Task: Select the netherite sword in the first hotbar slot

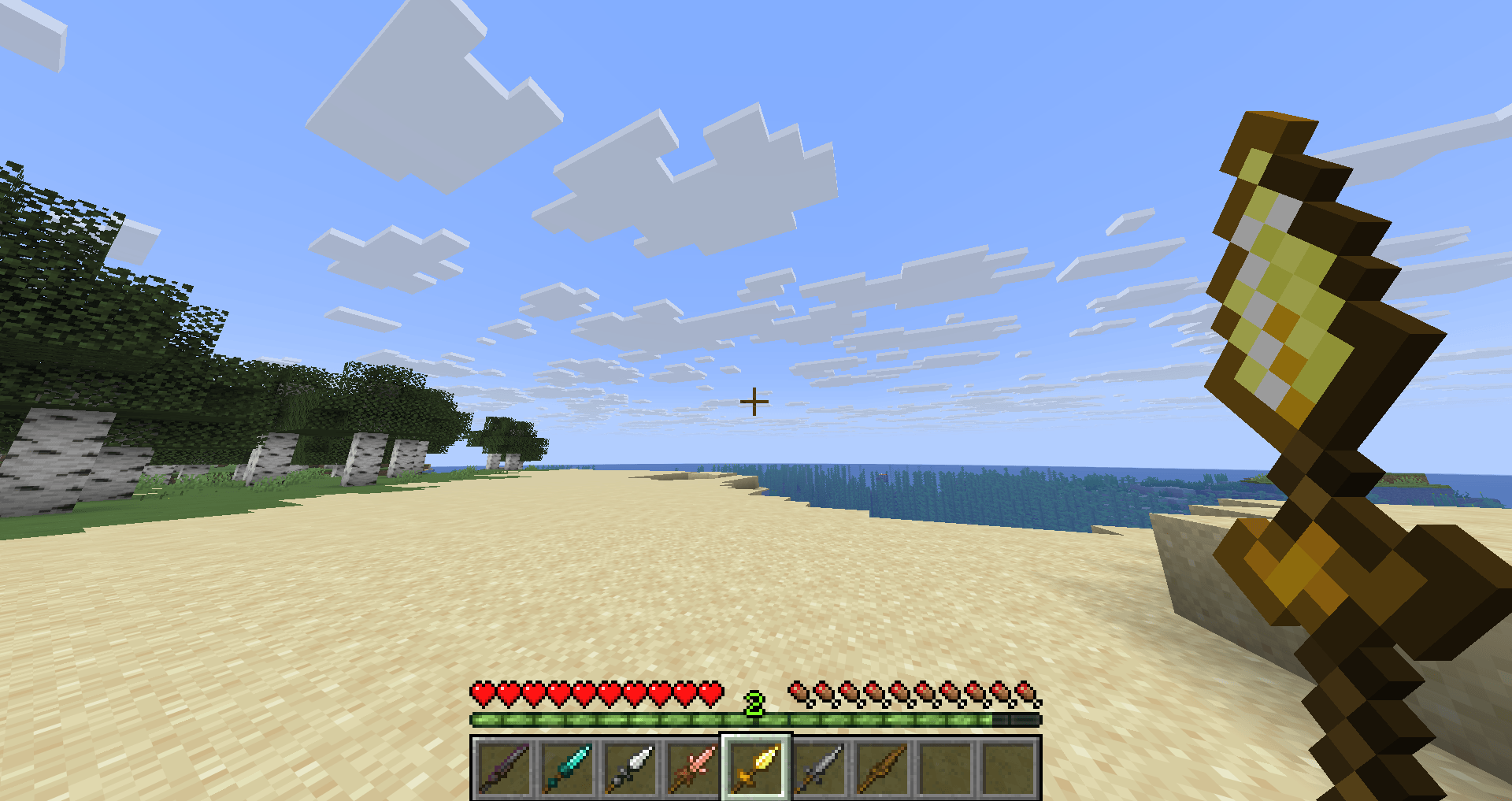Action: (504, 768)
